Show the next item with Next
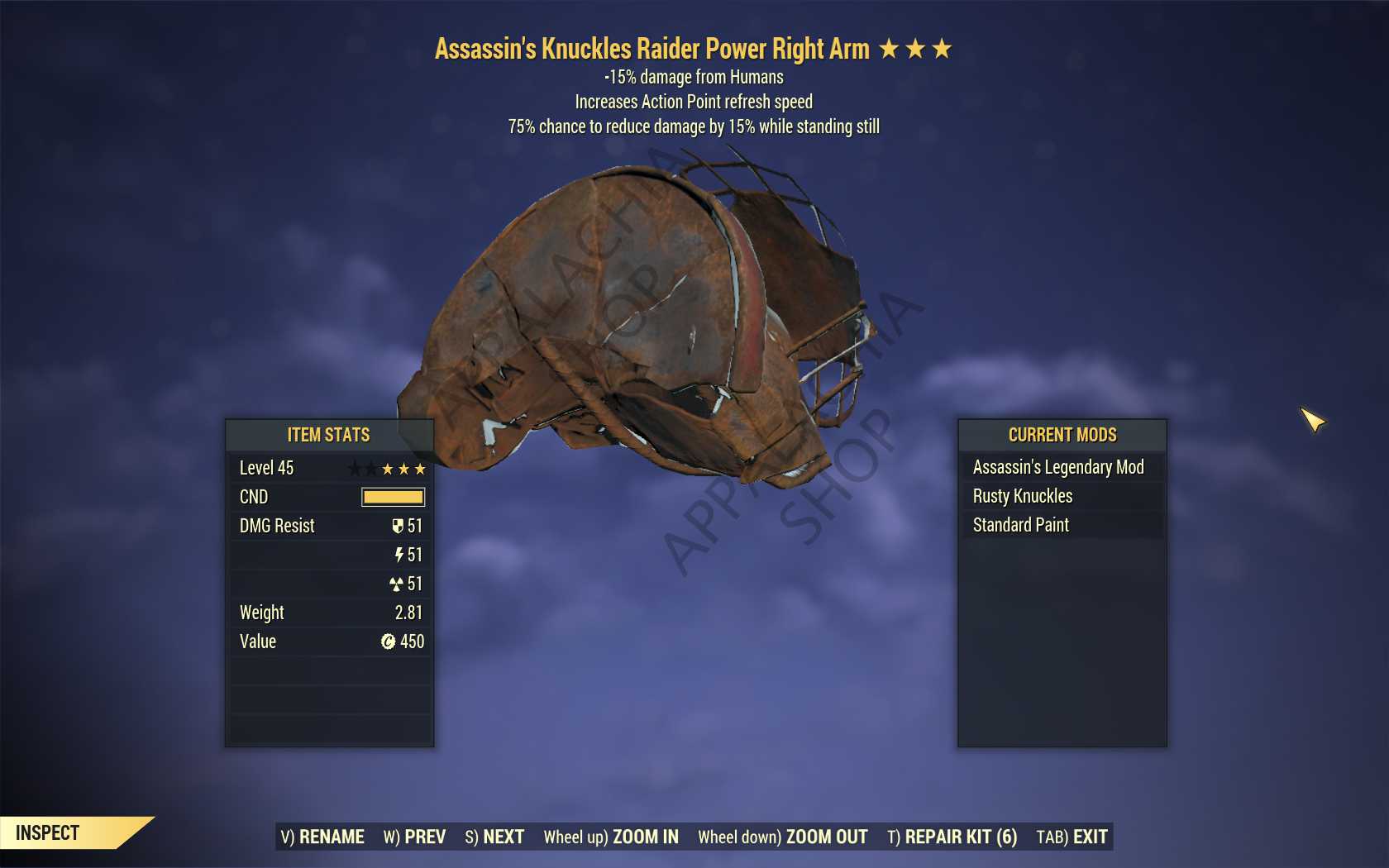 point(494,837)
